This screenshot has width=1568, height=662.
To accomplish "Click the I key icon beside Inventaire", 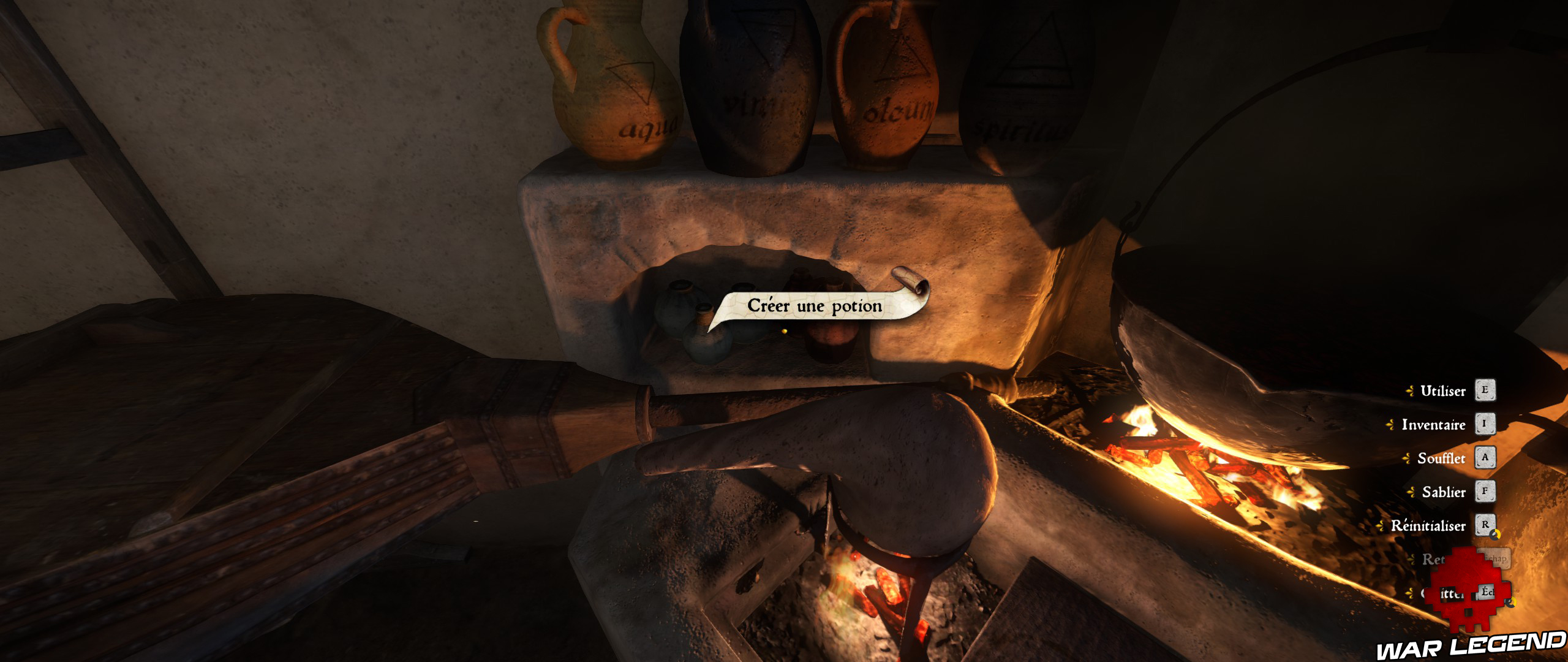I will 1485,425.
